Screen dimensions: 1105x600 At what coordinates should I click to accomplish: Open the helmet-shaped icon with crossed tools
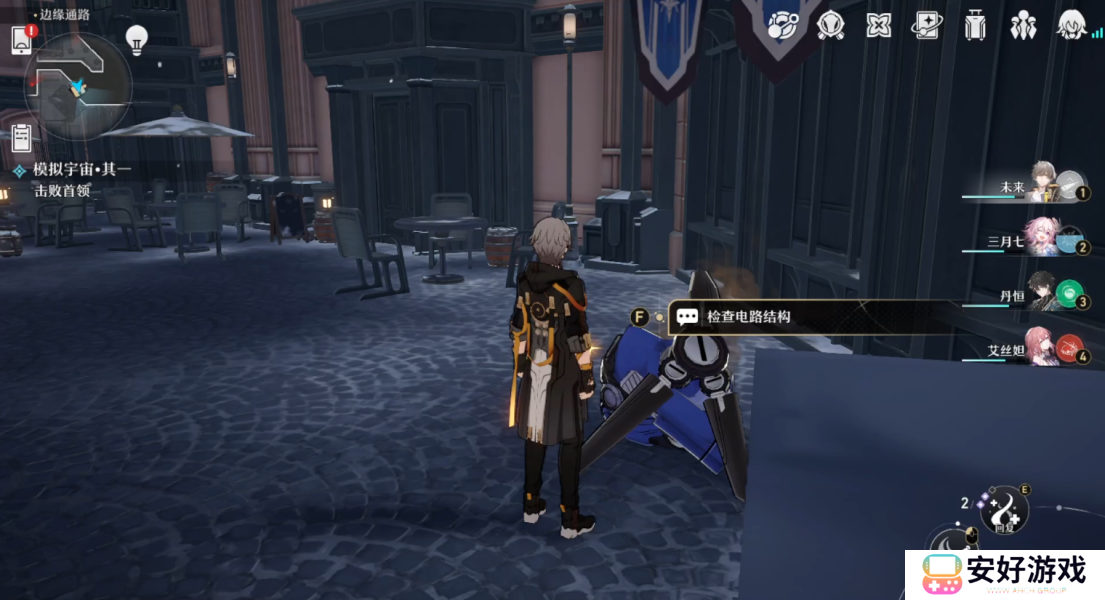pos(830,25)
